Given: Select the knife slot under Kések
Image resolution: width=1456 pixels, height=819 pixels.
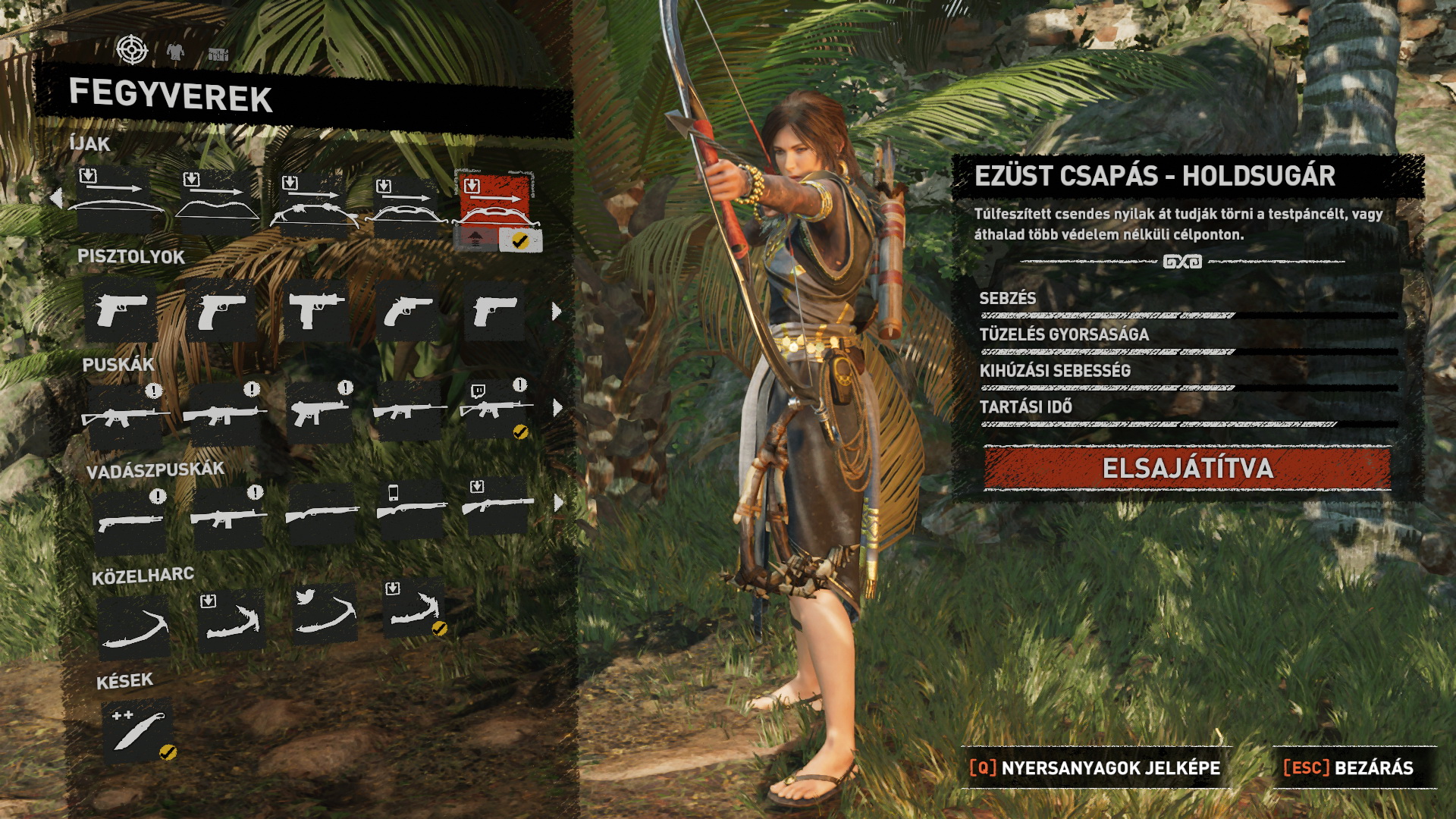Looking at the screenshot, I should click(x=138, y=731).
